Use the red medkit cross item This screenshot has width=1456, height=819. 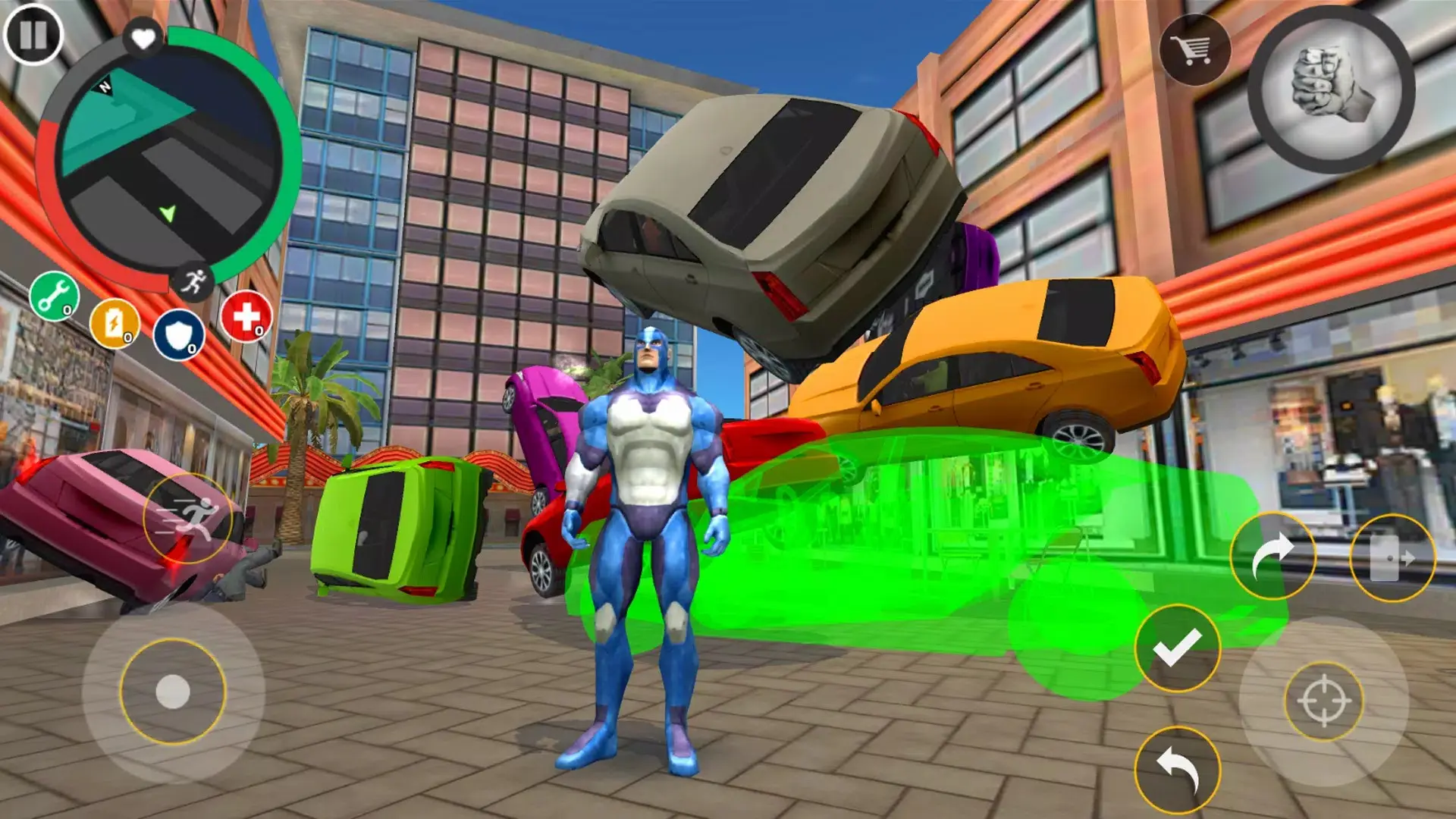pos(246,316)
